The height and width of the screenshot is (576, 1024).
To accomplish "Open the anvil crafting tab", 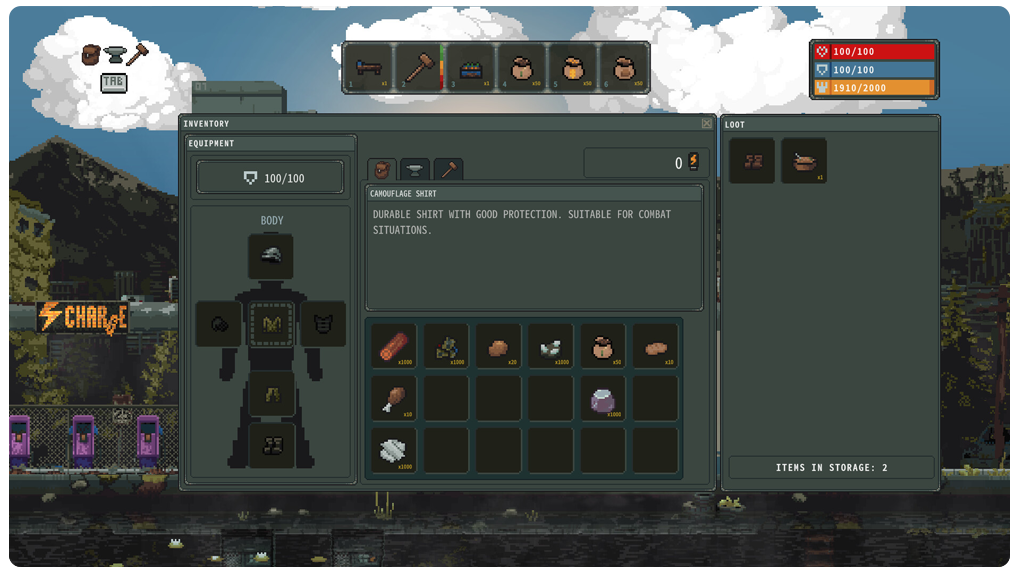I will [x=415, y=170].
